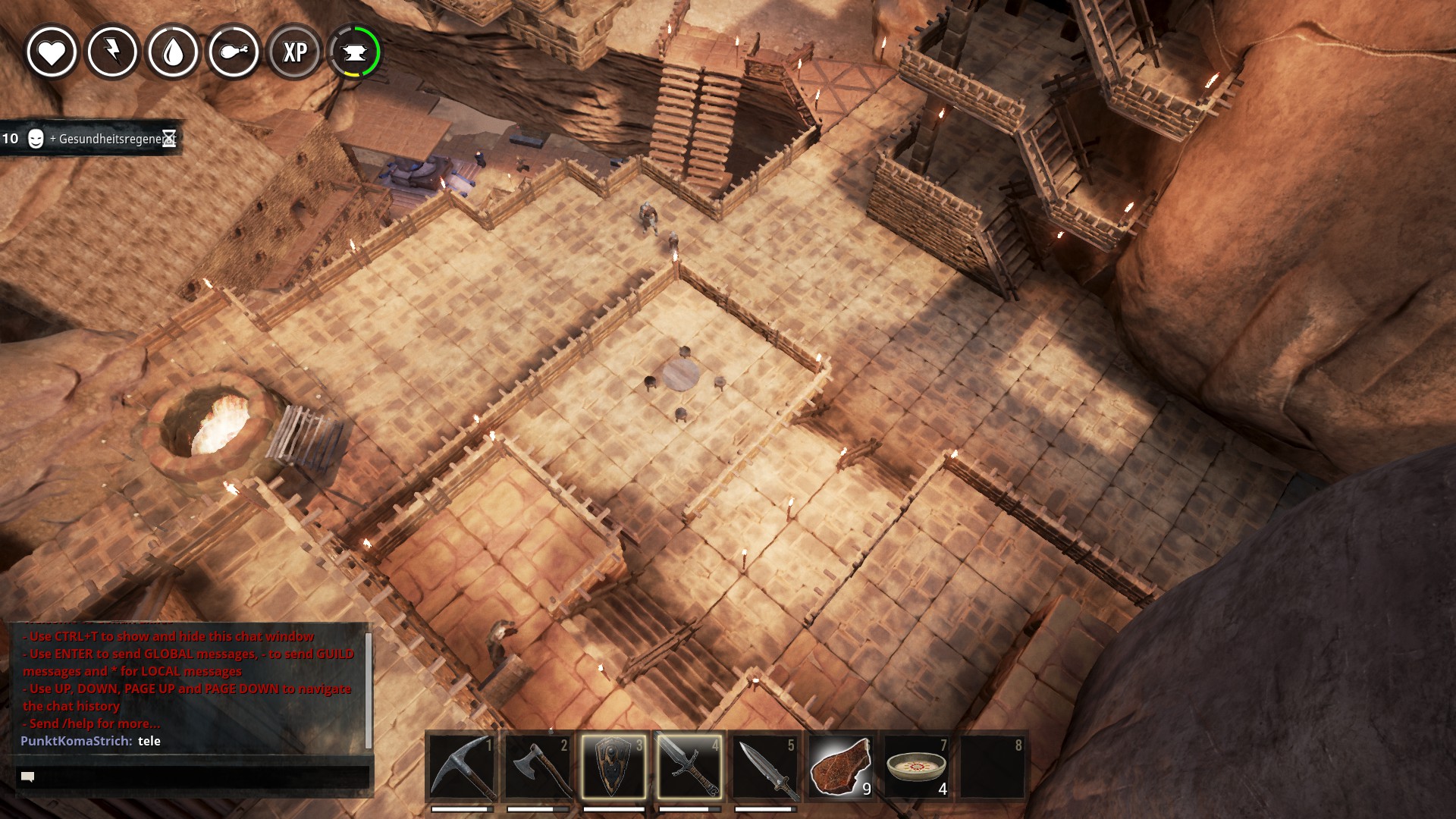Select the pickaxe in hotbar slot 1

coord(462,766)
